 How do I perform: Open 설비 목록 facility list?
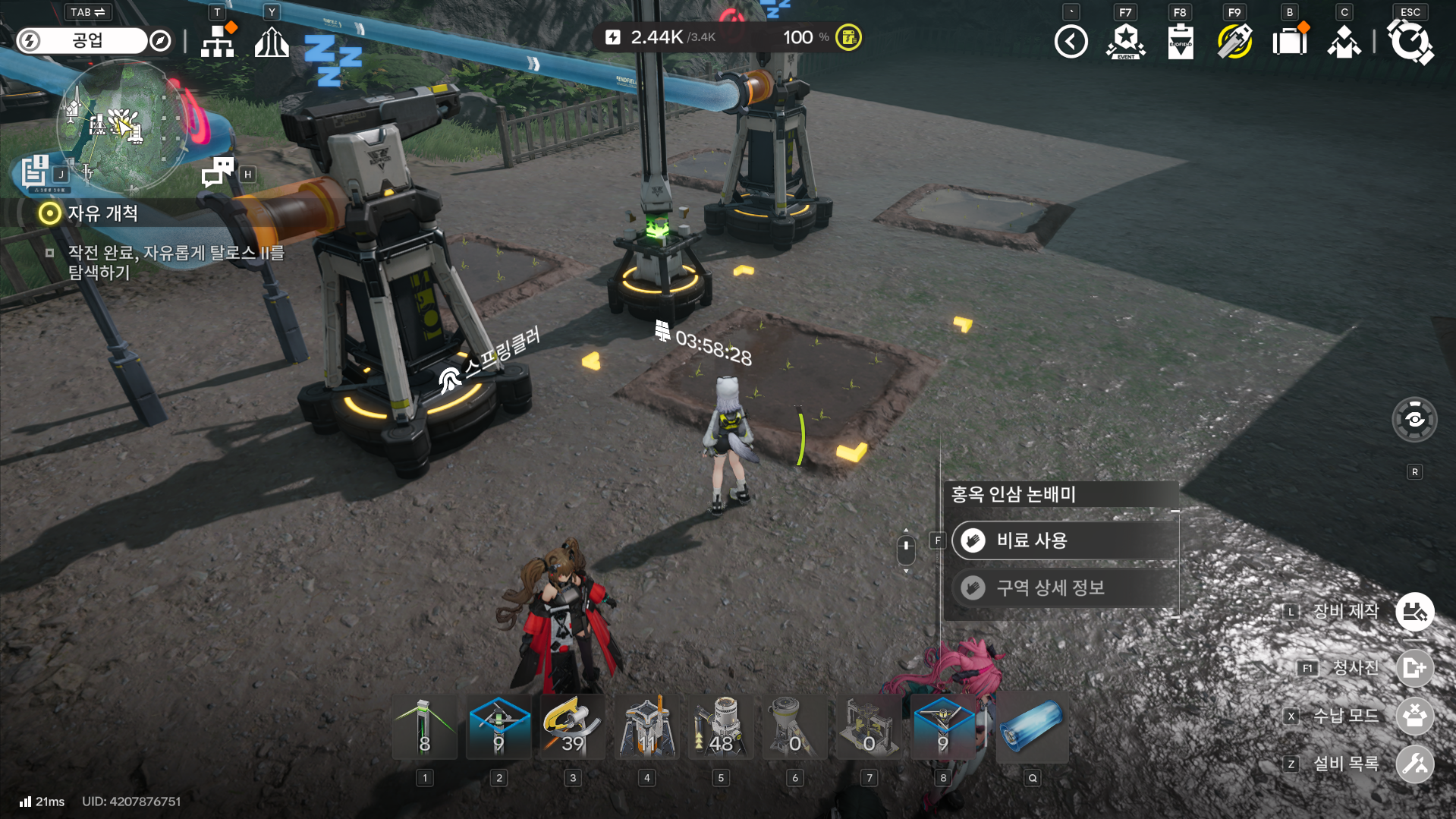pyautogui.click(x=1414, y=764)
